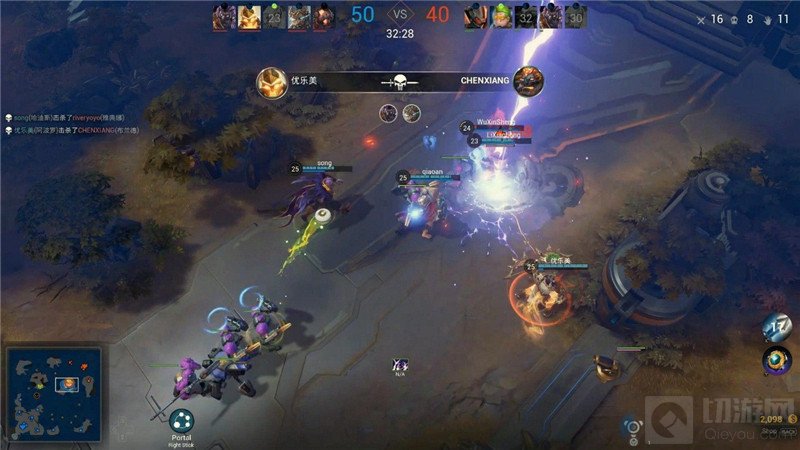Select the teal gem item icon

776,360
